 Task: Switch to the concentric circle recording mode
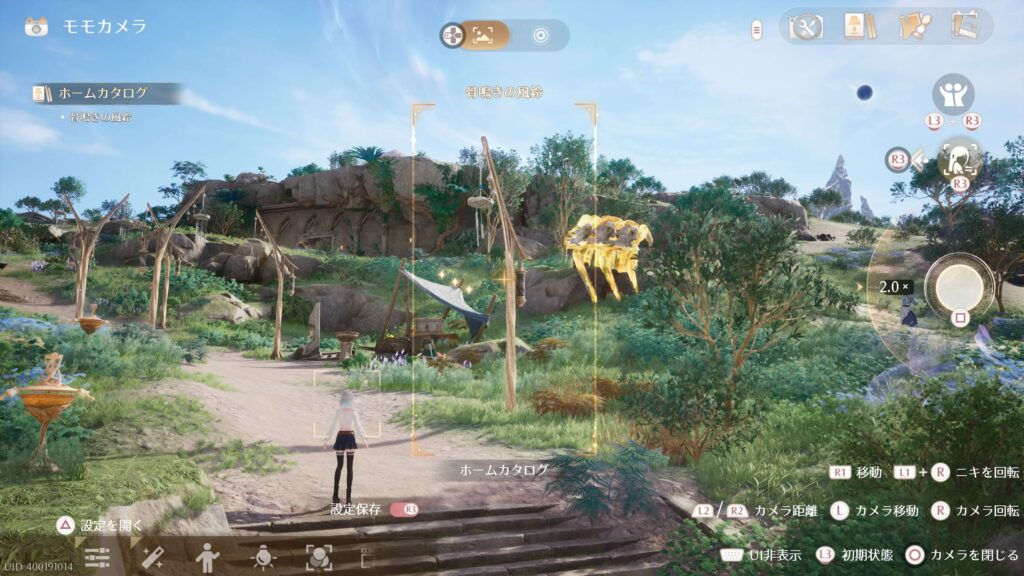point(541,35)
